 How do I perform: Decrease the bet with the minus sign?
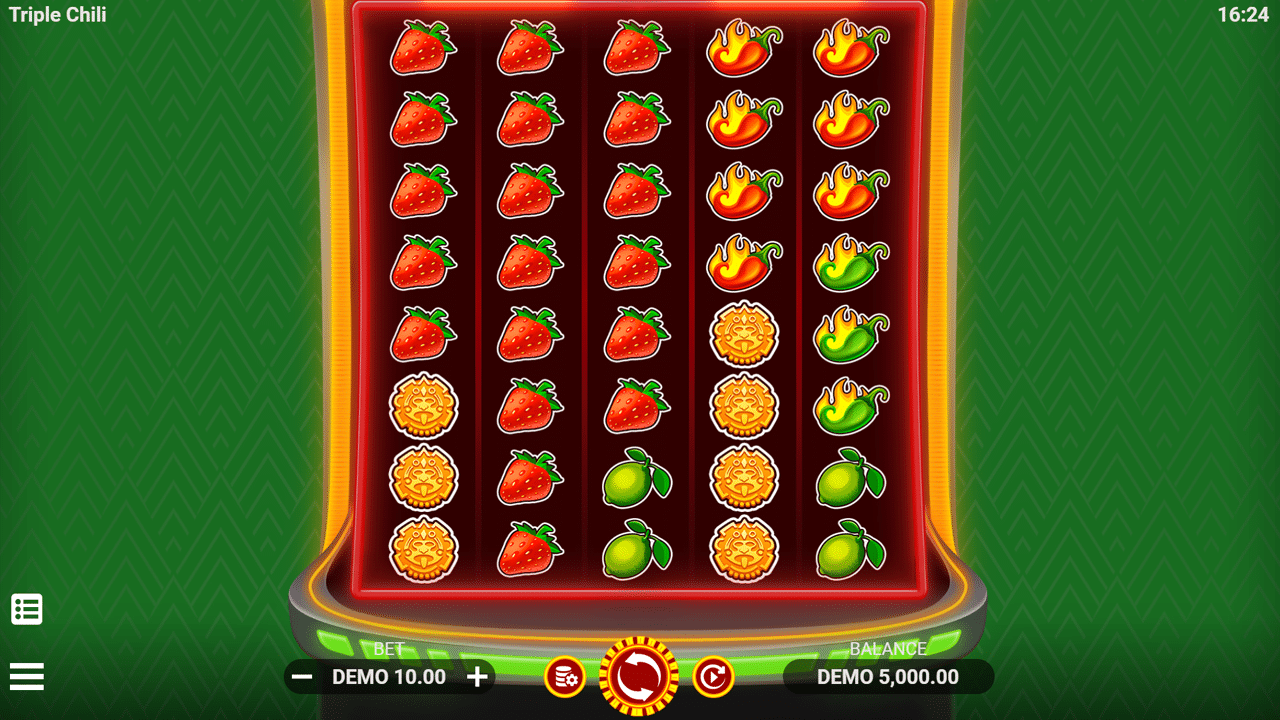click(x=298, y=677)
